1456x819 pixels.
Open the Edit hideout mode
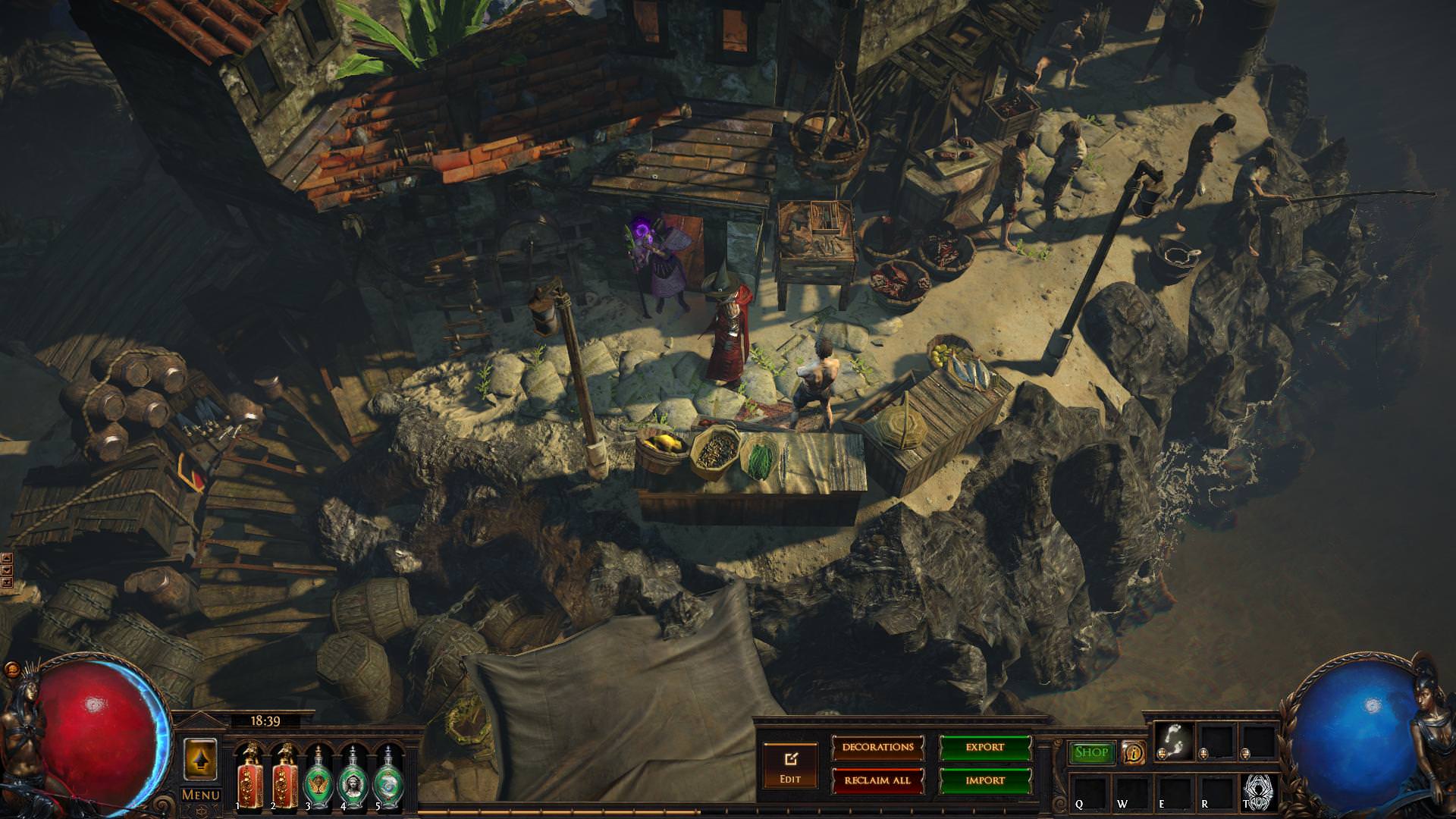point(790,764)
